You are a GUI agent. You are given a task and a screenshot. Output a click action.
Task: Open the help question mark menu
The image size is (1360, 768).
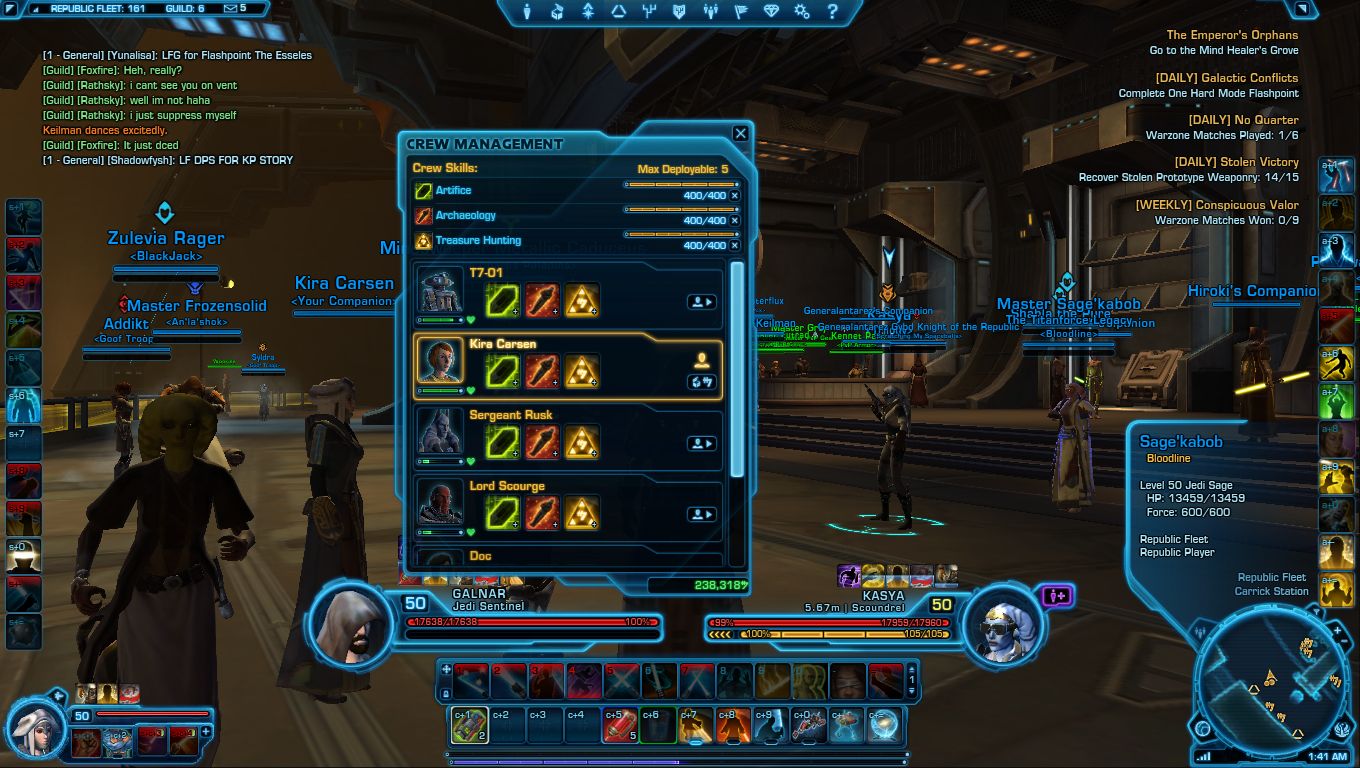(x=831, y=12)
